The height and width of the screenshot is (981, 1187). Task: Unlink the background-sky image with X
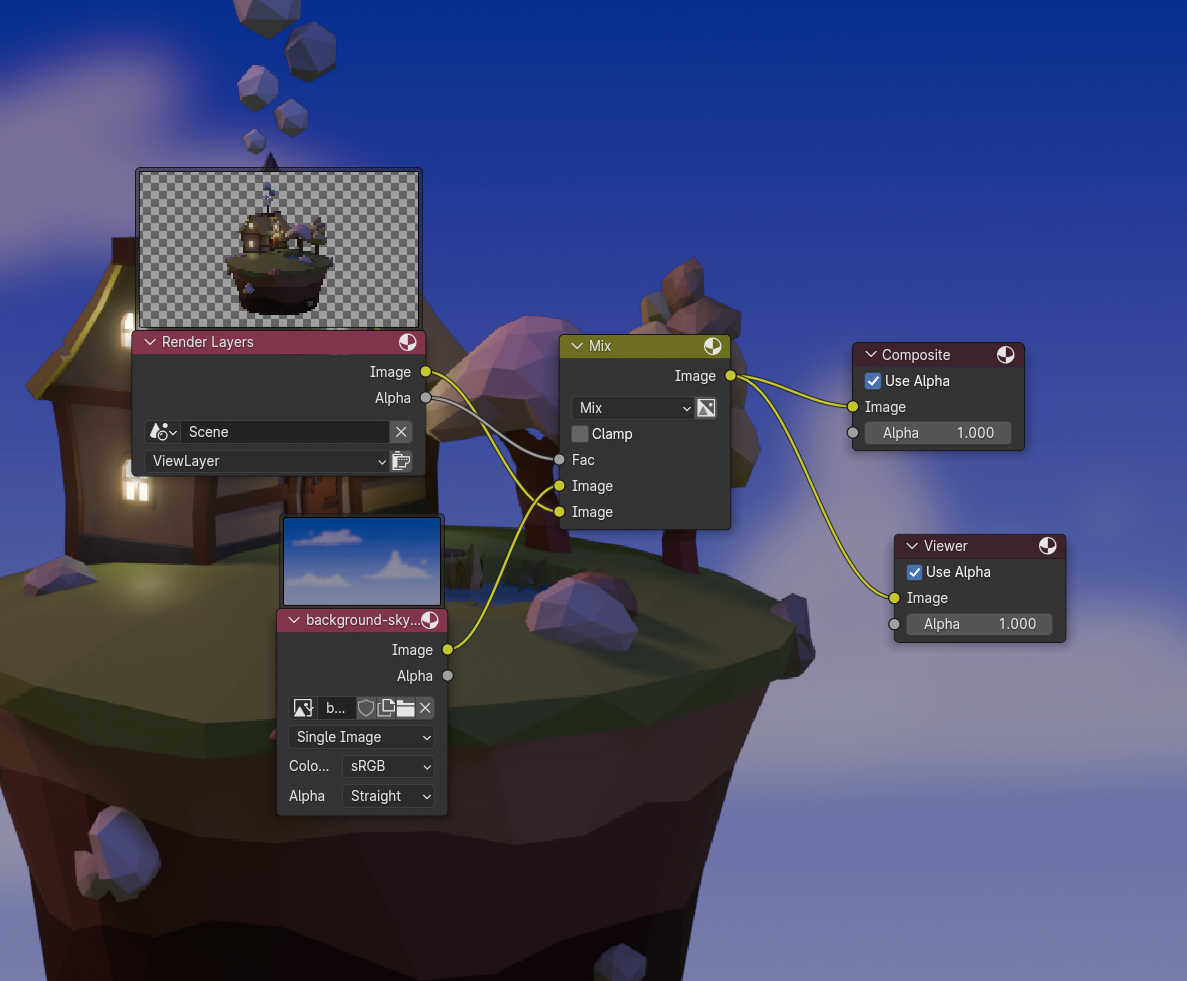point(425,708)
